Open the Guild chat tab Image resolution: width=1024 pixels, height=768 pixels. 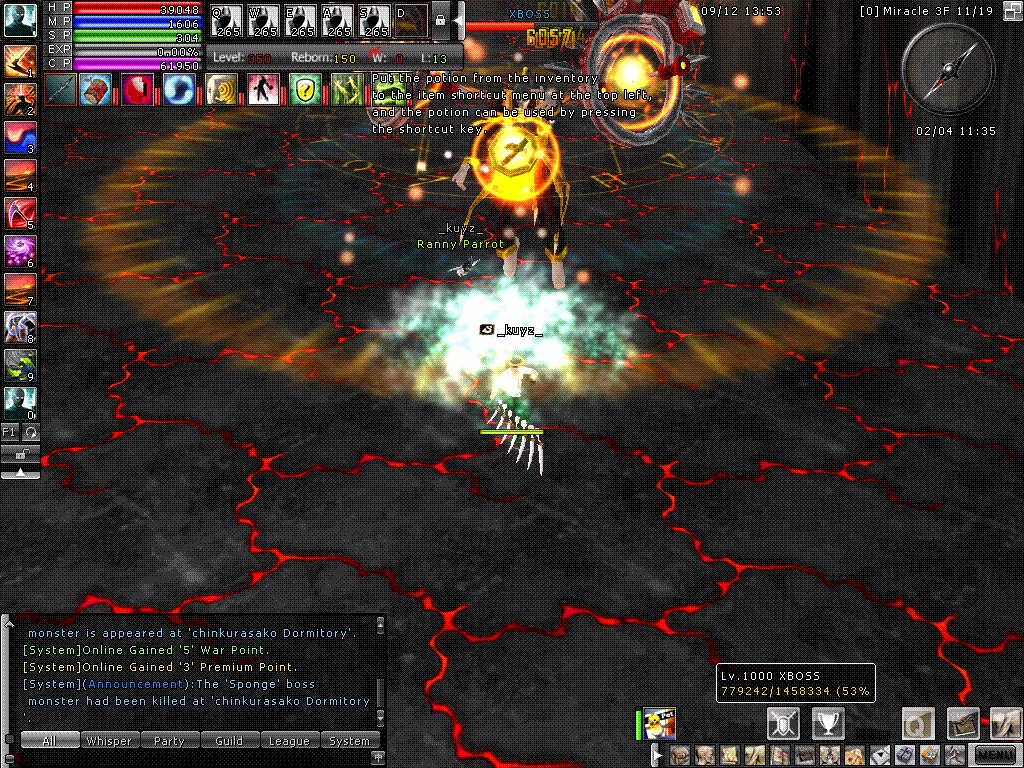(x=229, y=741)
